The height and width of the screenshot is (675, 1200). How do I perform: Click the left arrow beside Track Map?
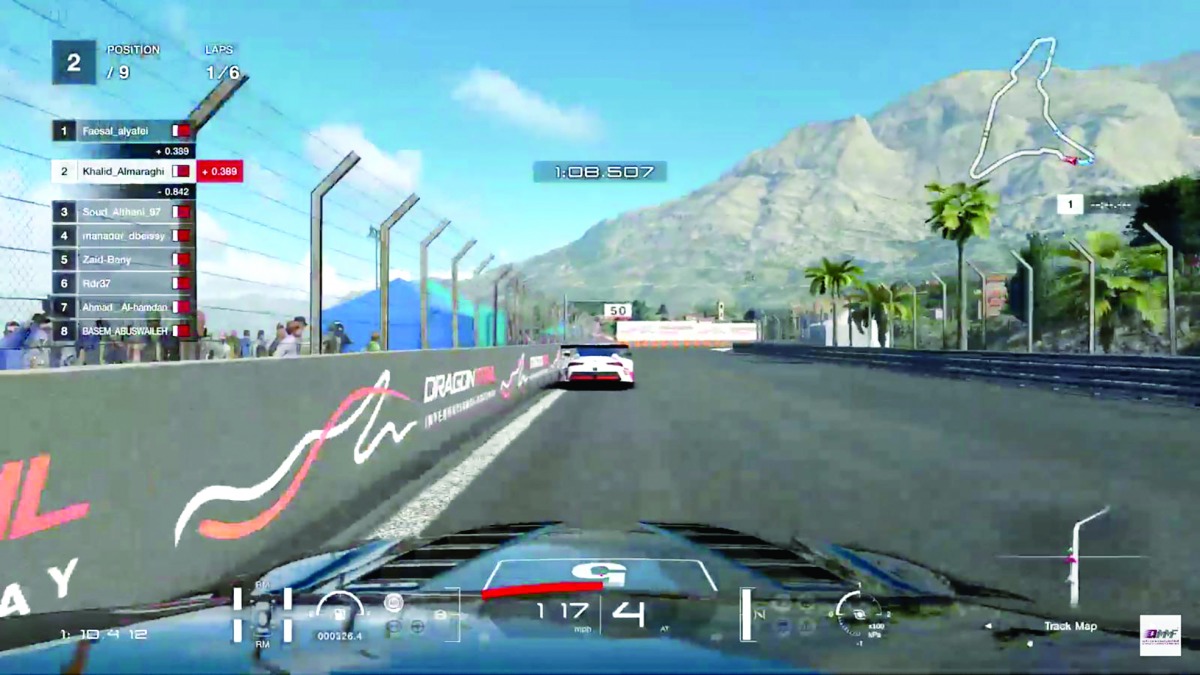point(989,627)
